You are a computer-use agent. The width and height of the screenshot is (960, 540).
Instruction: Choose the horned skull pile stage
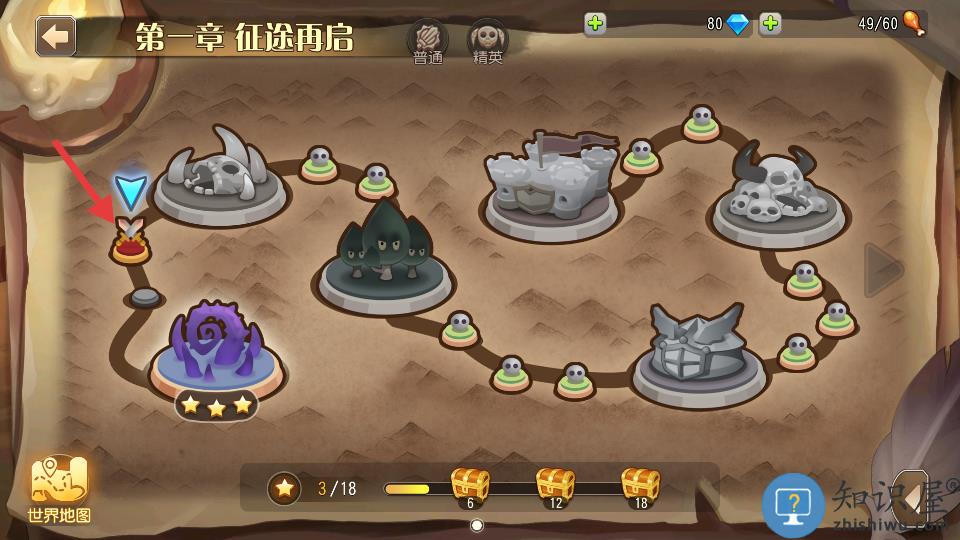click(x=780, y=195)
